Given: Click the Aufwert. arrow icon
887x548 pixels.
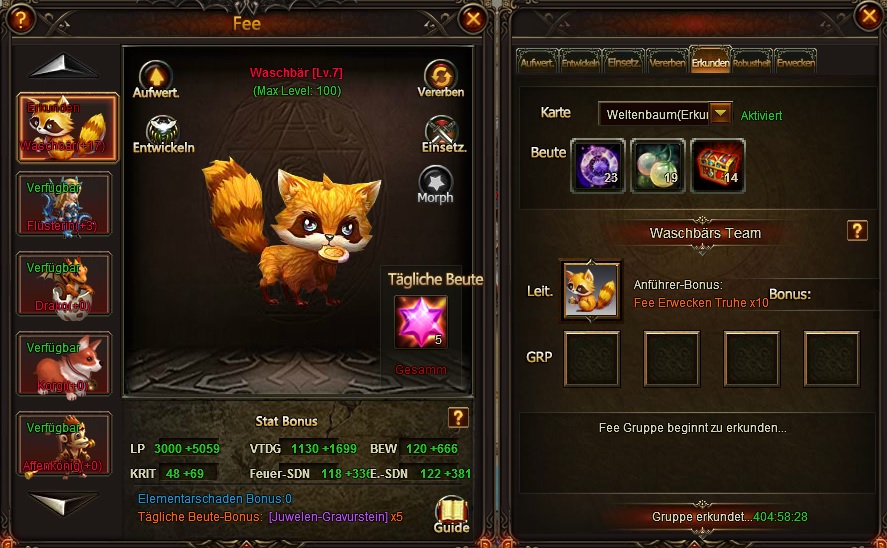Looking at the screenshot, I should click(x=155, y=78).
